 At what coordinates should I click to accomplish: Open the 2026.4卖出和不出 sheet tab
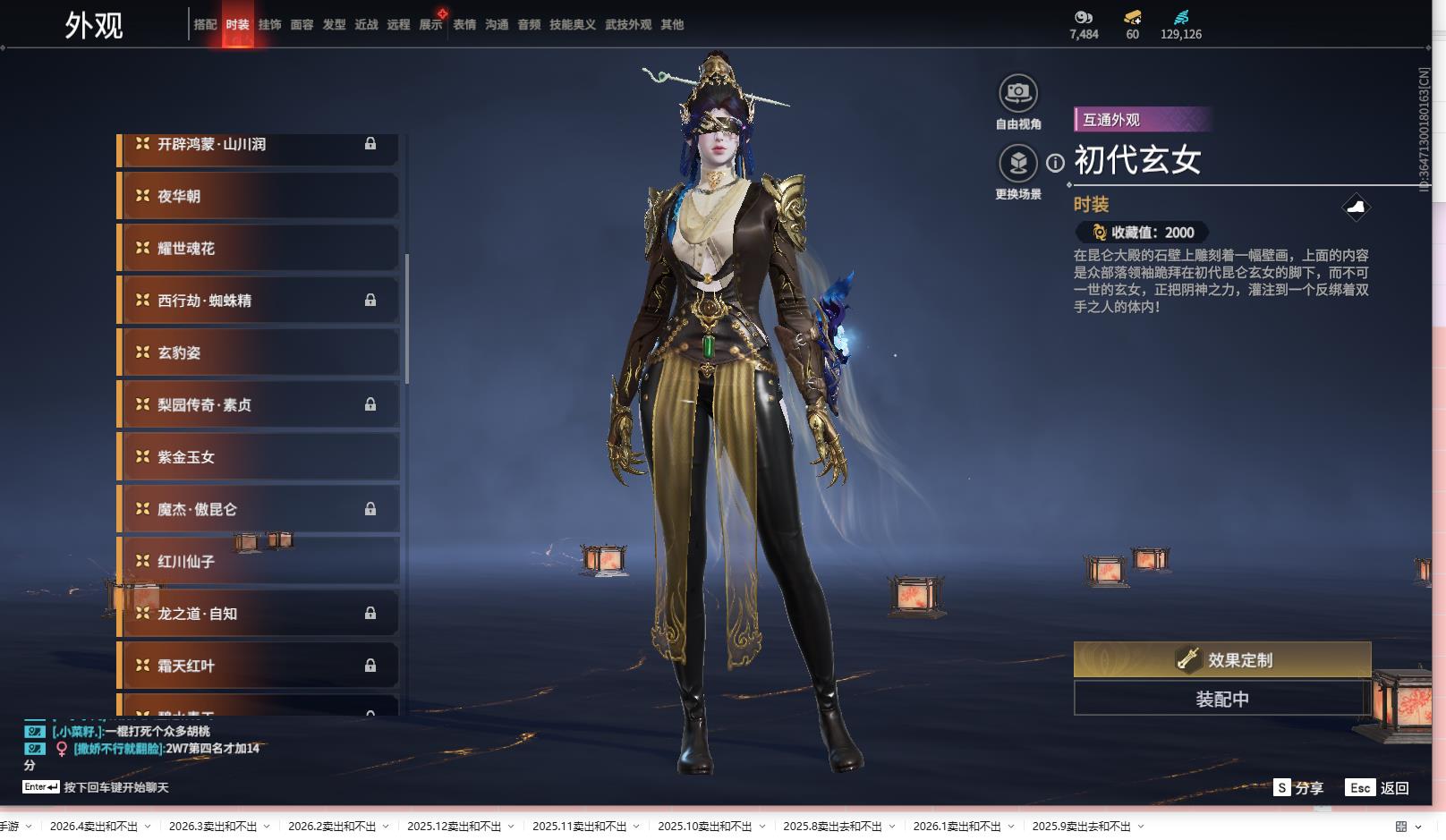[94, 827]
